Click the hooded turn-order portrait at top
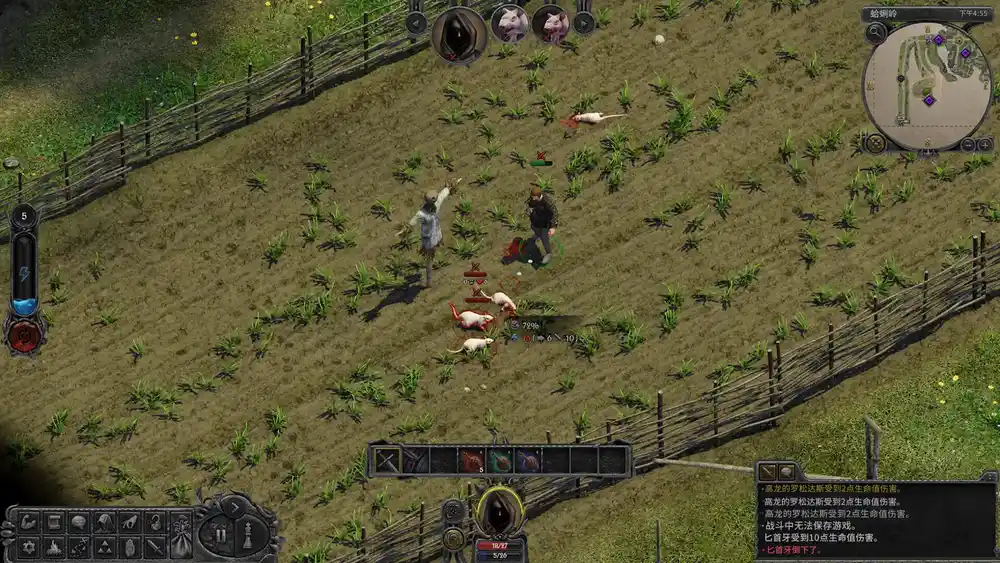 [x=459, y=33]
